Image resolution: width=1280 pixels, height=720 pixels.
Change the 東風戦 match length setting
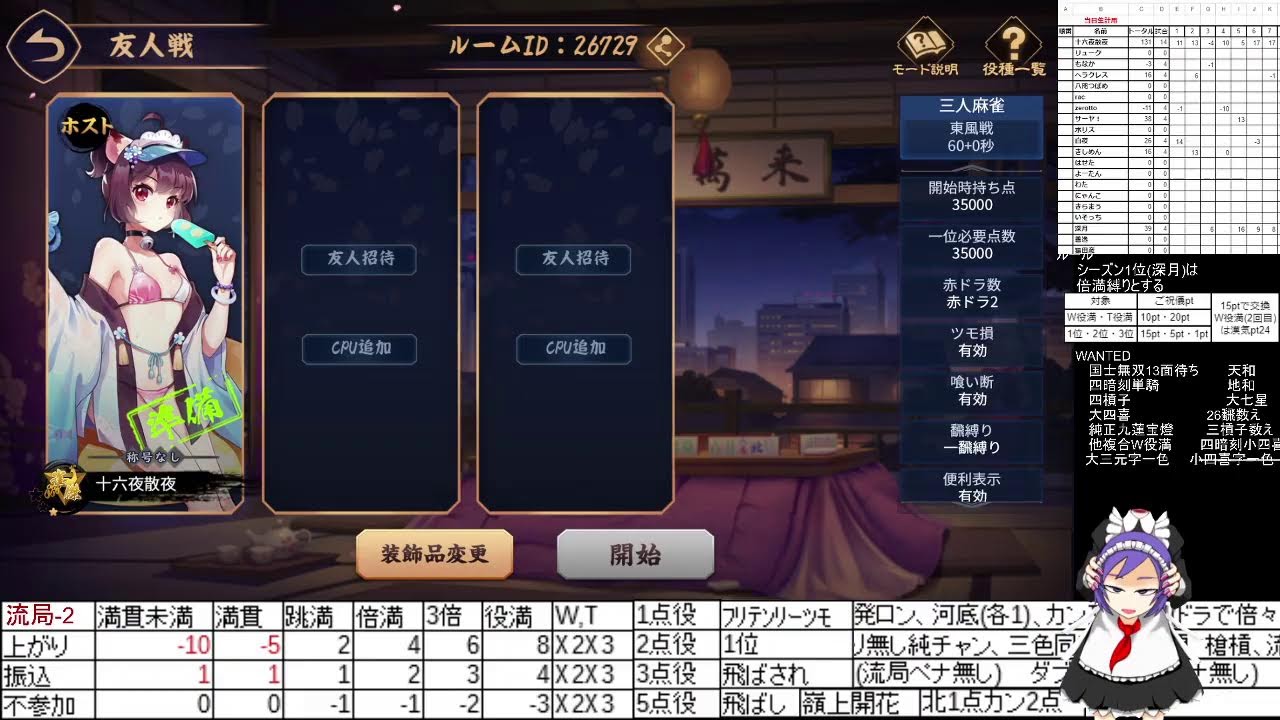(x=971, y=128)
